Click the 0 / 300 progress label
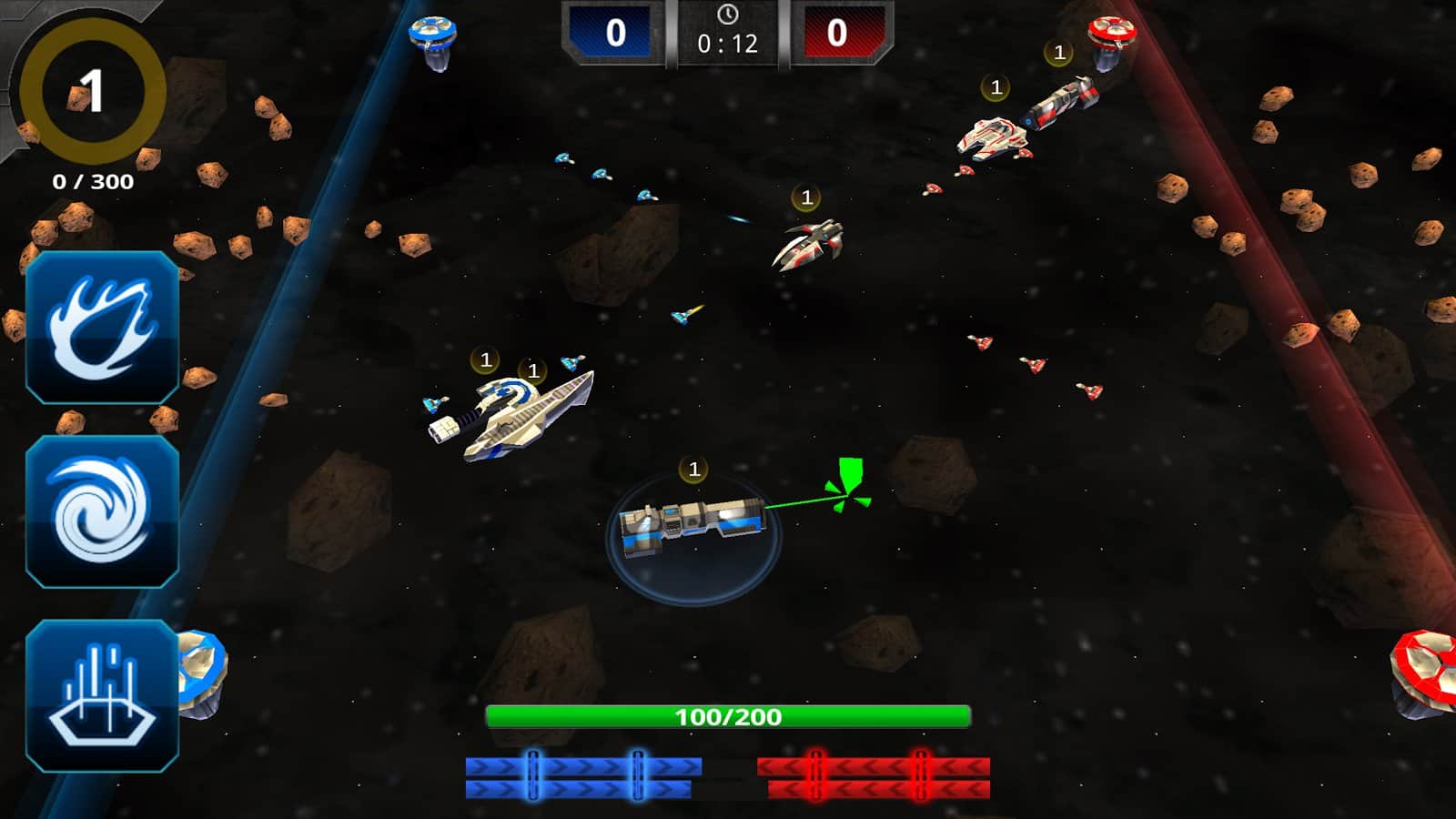Viewport: 1456px width, 819px height. pos(91,180)
